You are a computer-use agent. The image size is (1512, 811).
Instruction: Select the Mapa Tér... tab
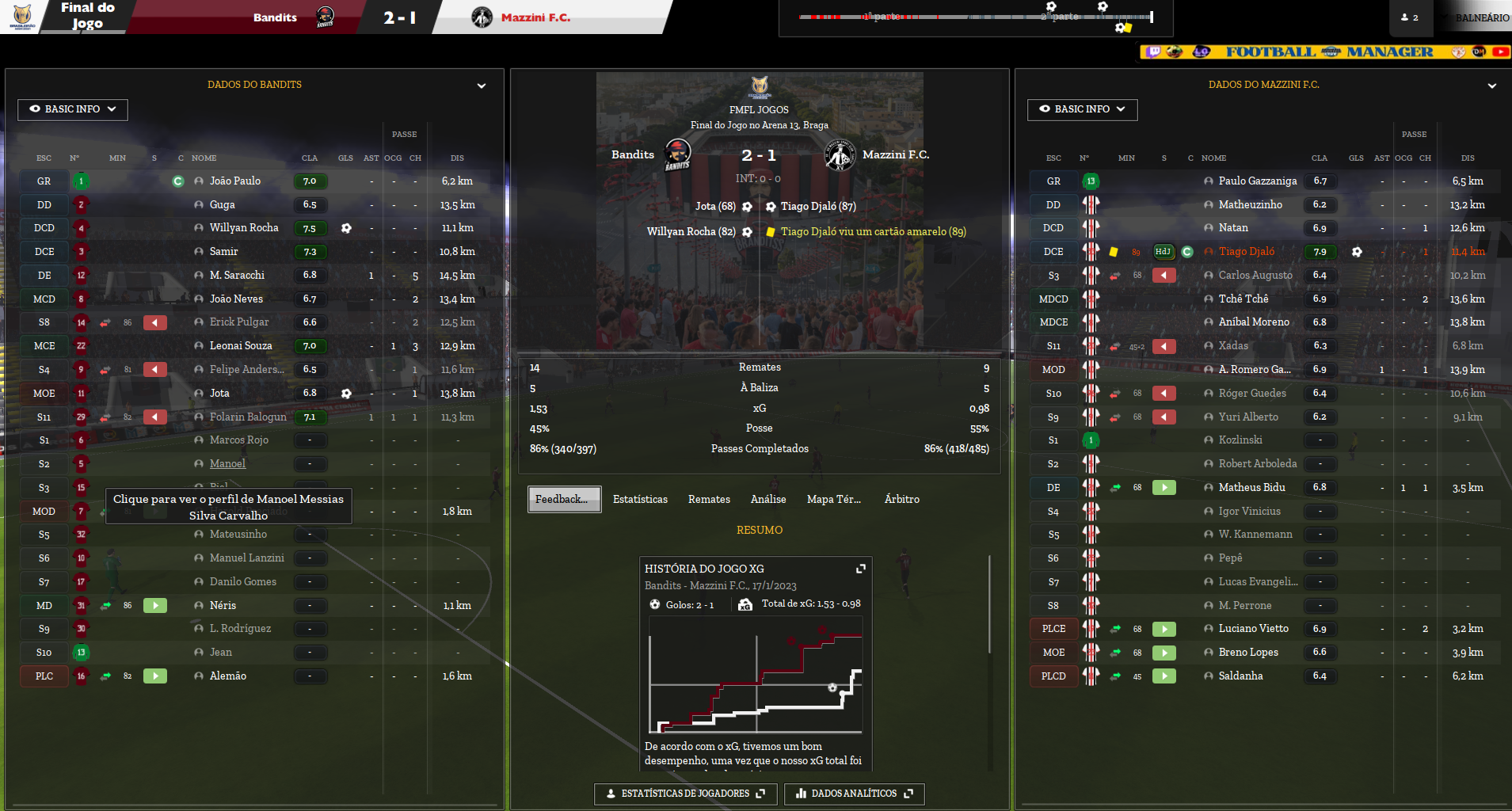(x=833, y=499)
